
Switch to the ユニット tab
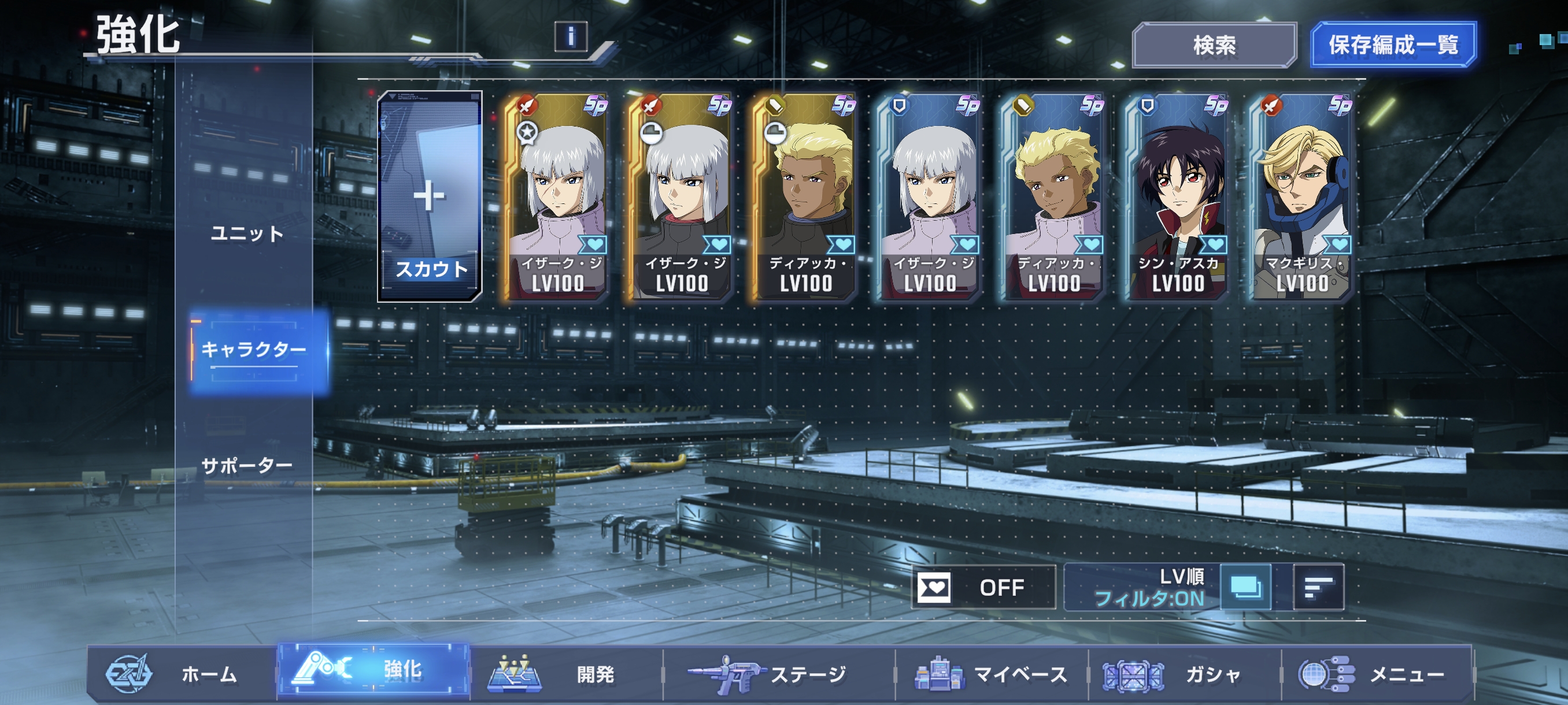(247, 233)
